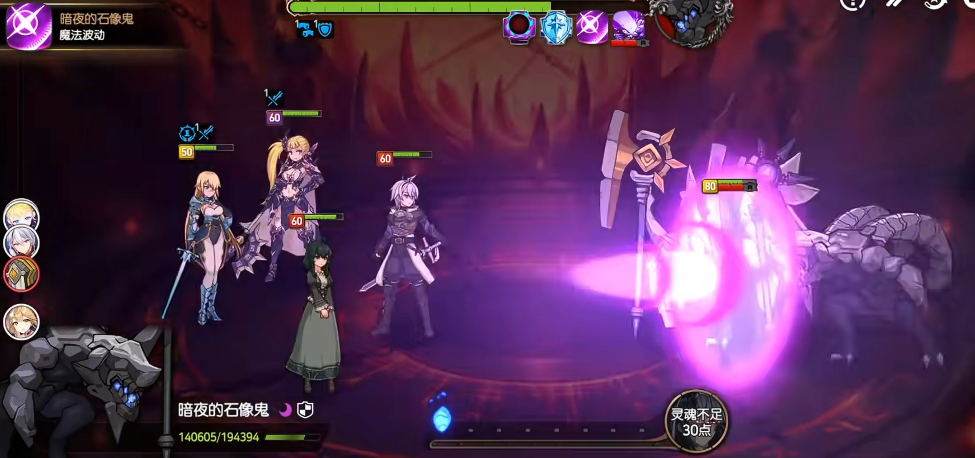
Task: Tap the blonde hero turn-order portrait
Action: 21,215
